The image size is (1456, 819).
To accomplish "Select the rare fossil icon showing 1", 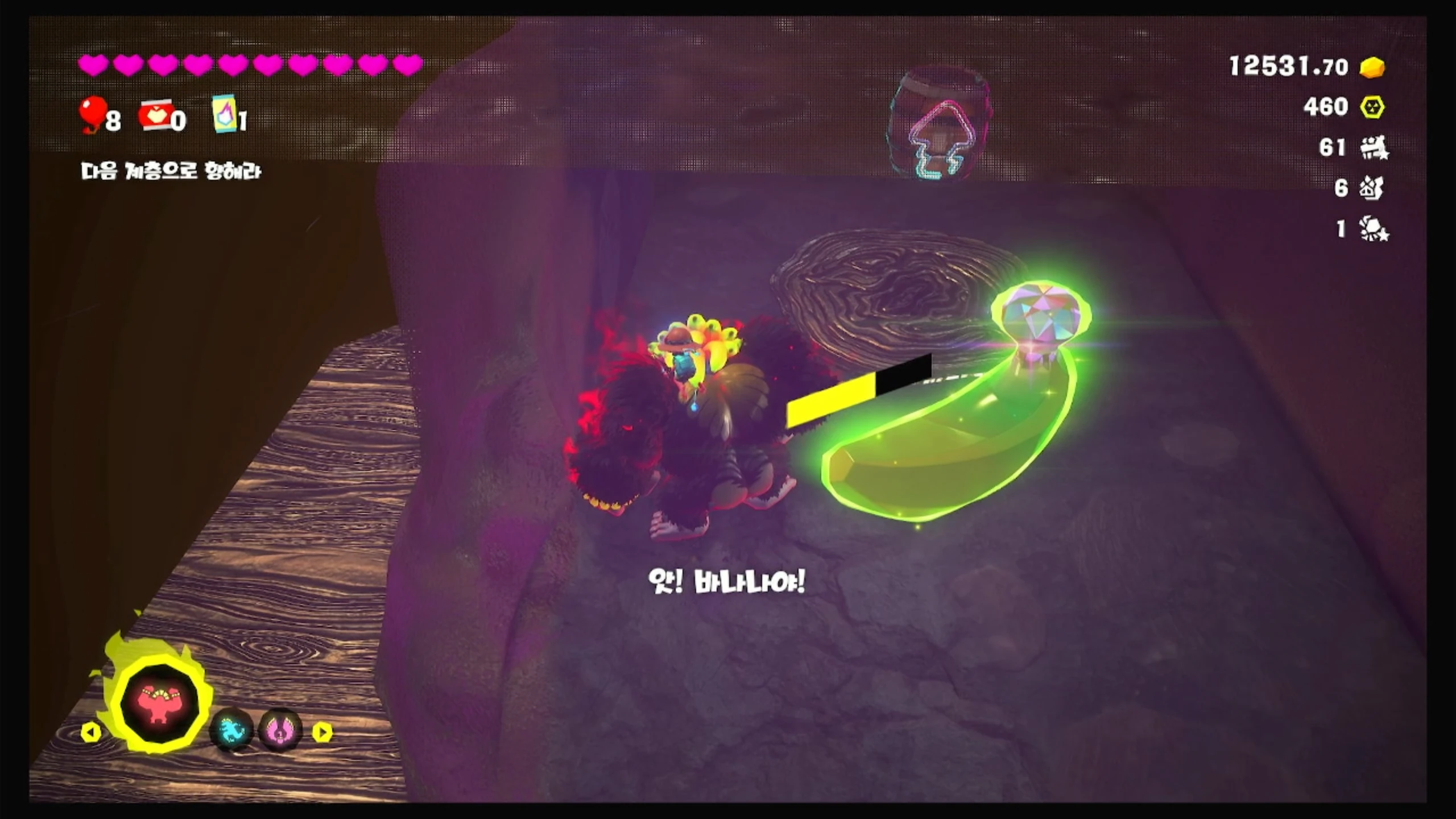I will (1374, 229).
